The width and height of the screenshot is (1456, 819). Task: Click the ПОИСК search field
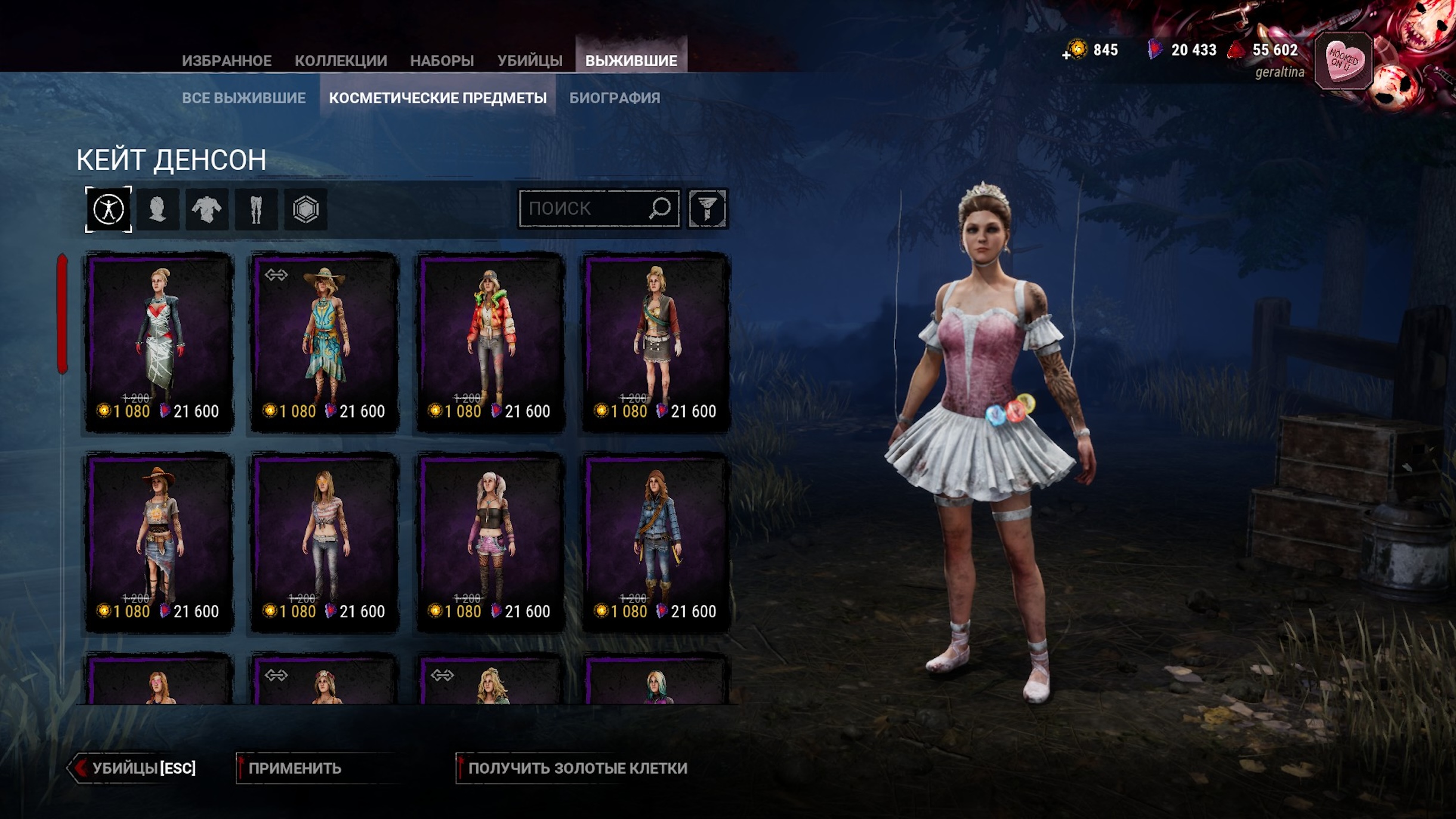pos(585,209)
